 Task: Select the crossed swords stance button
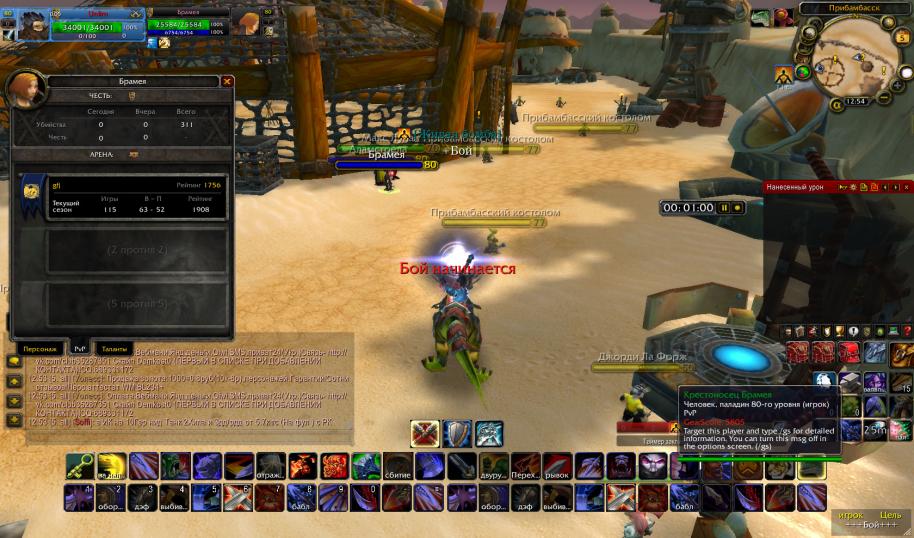425,434
